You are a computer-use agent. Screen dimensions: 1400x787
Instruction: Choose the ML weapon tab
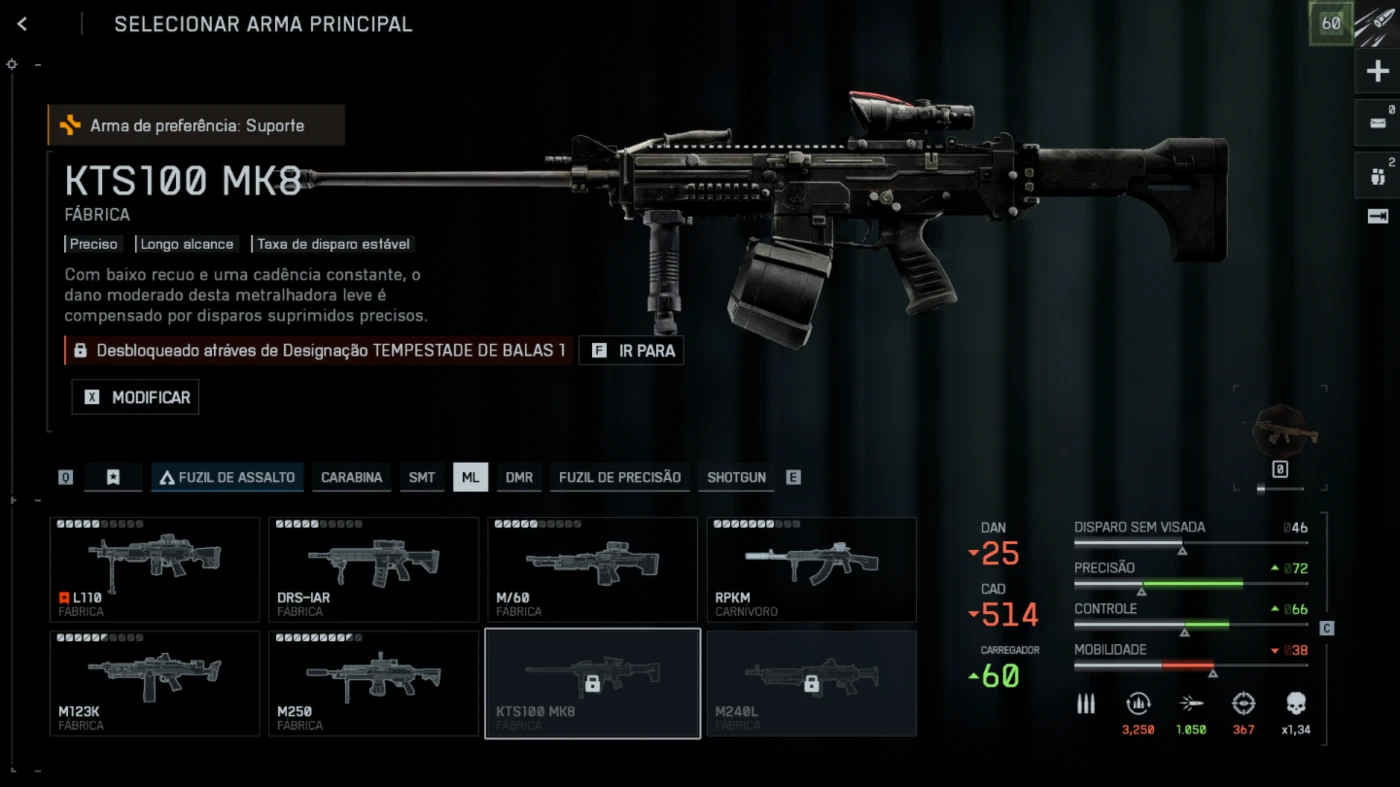(x=470, y=477)
